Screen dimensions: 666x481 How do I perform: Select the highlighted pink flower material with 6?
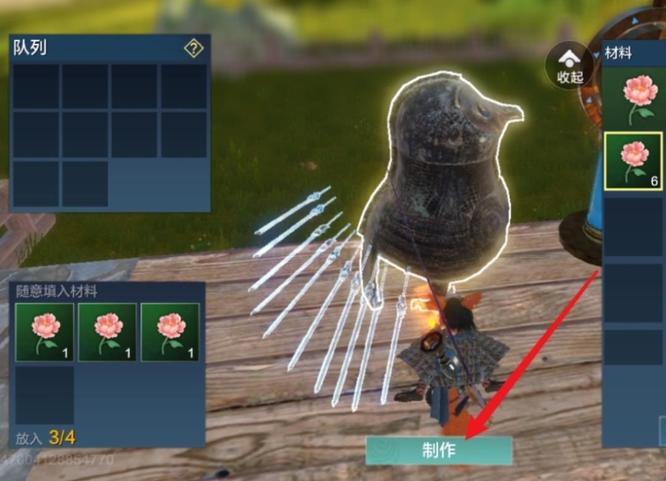tap(633, 161)
